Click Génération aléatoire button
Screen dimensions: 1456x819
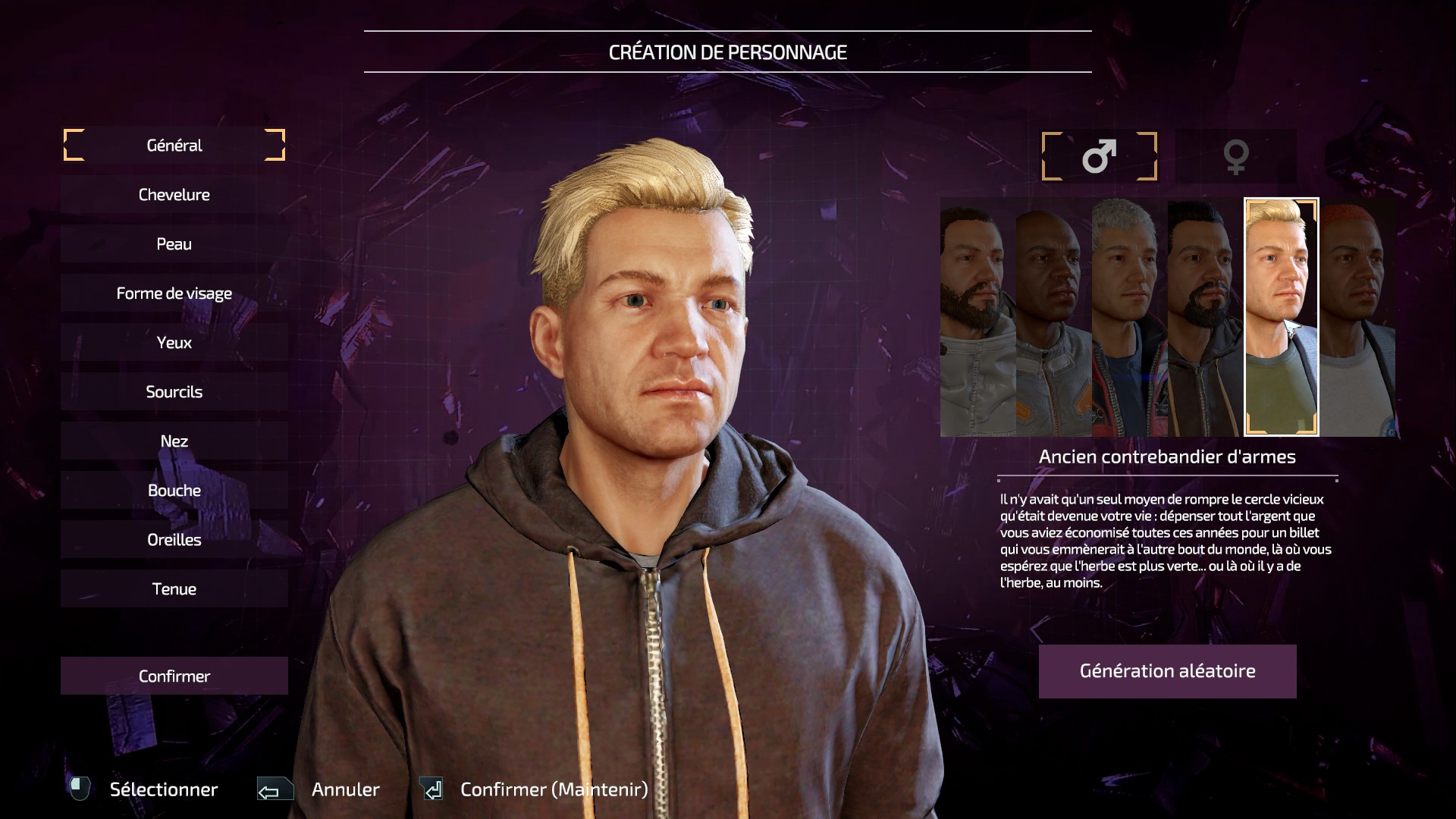[1167, 671]
